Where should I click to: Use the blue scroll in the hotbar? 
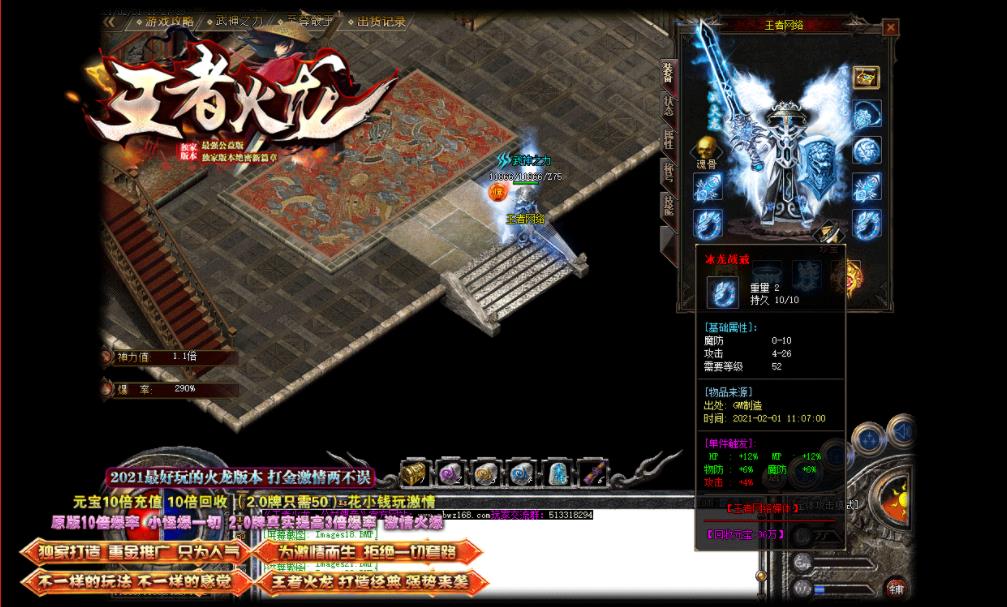point(520,472)
